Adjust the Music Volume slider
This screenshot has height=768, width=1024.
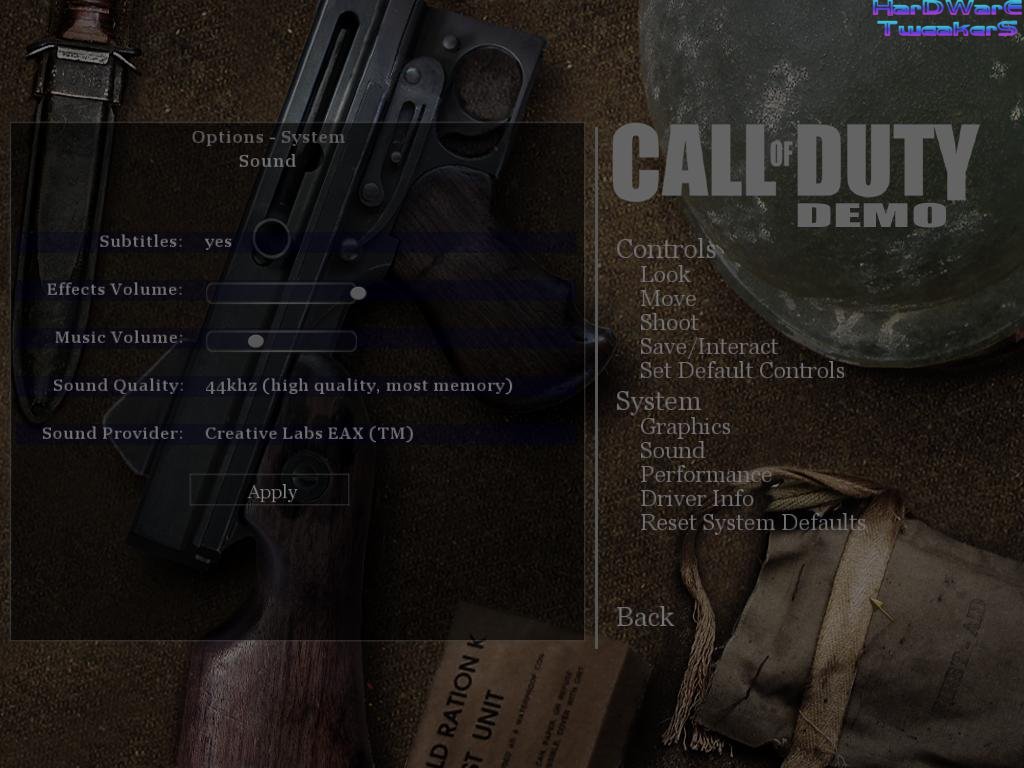(x=256, y=341)
